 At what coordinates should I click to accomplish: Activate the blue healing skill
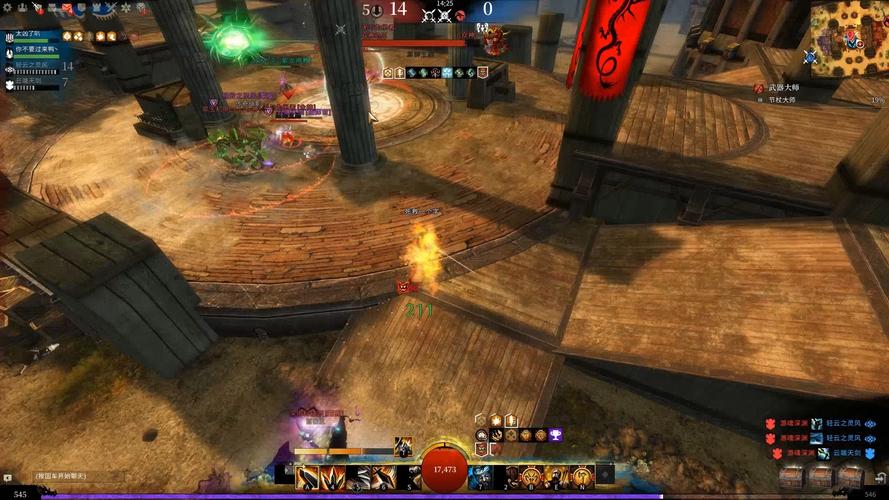coord(480,477)
